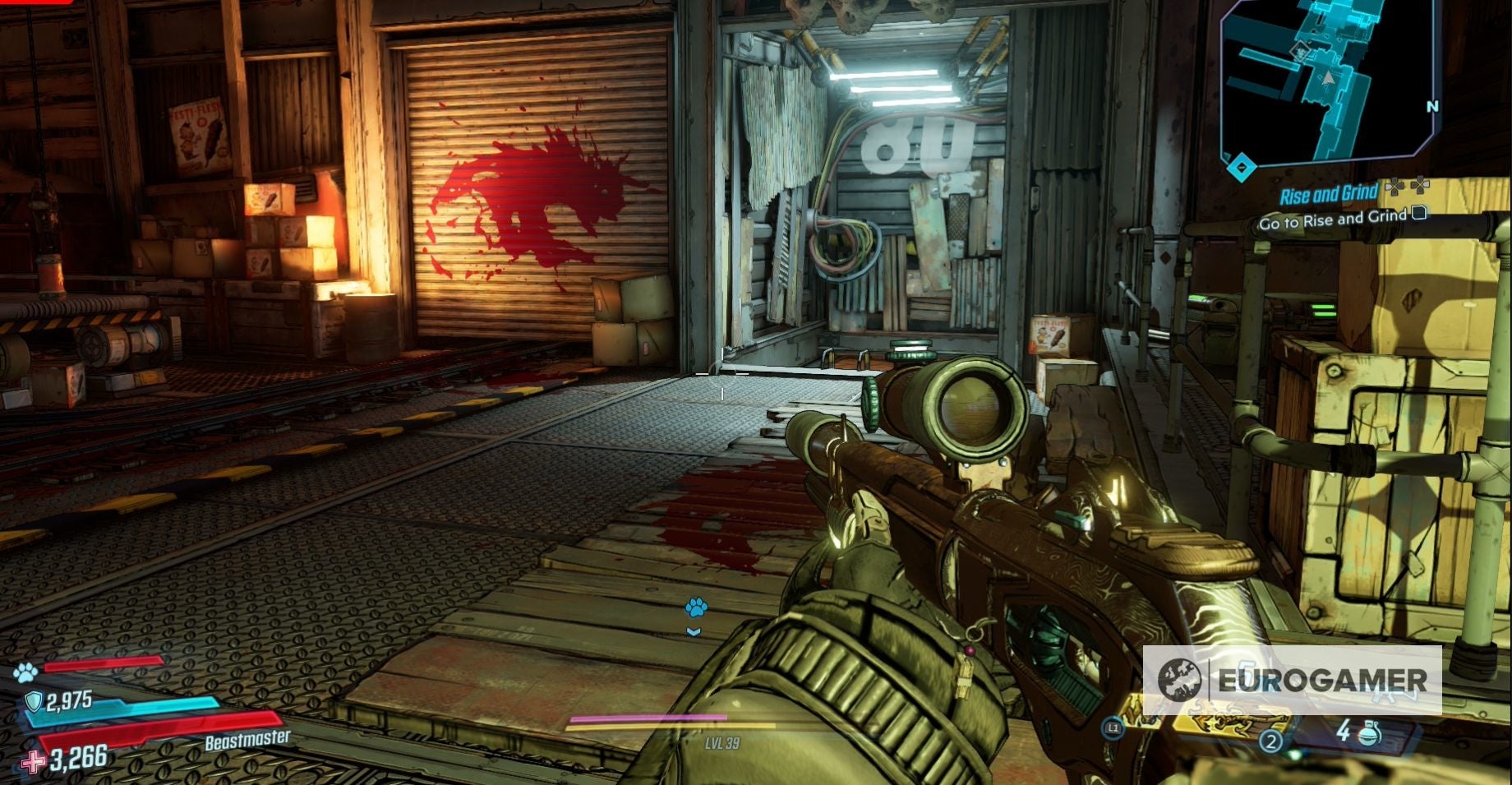The height and width of the screenshot is (785, 1512).
Task: Select the pet paw icon above health bars
Action: (x=27, y=672)
